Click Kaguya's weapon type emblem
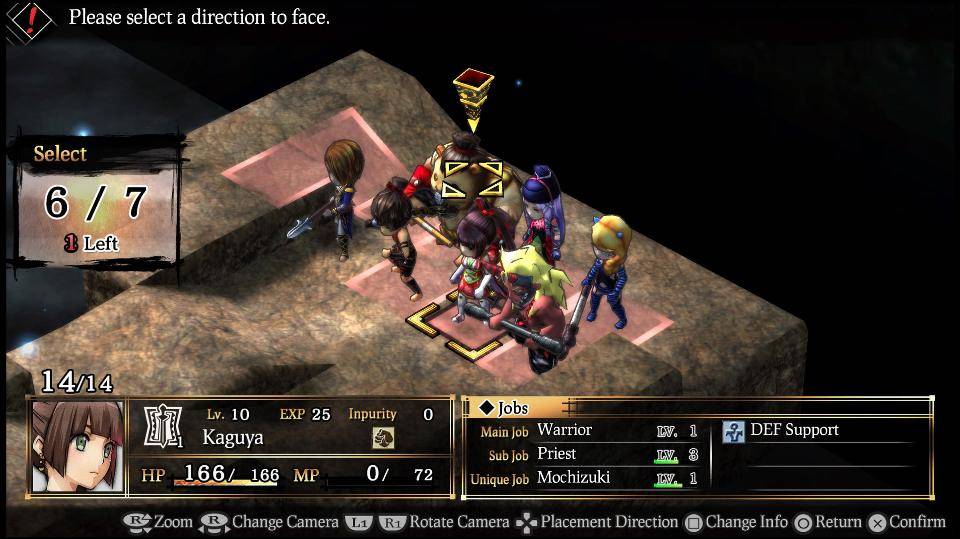Viewport: 960px width, 539px height. (164, 427)
